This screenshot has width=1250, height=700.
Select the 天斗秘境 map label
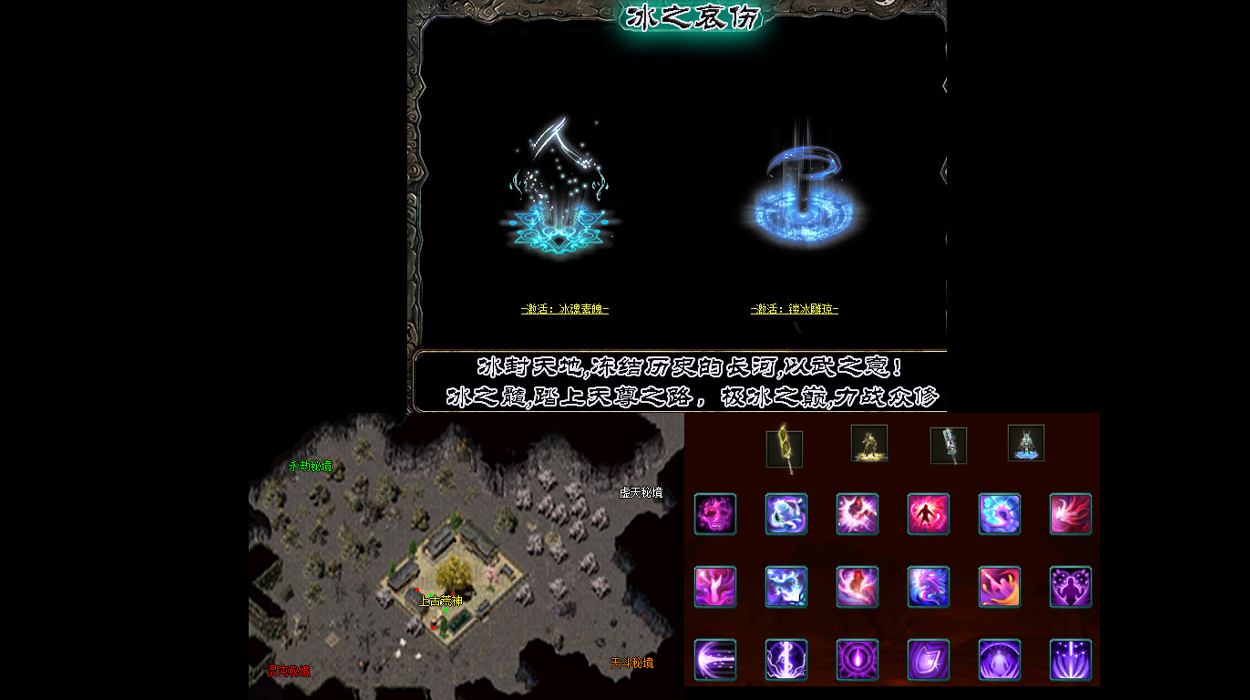(632, 663)
